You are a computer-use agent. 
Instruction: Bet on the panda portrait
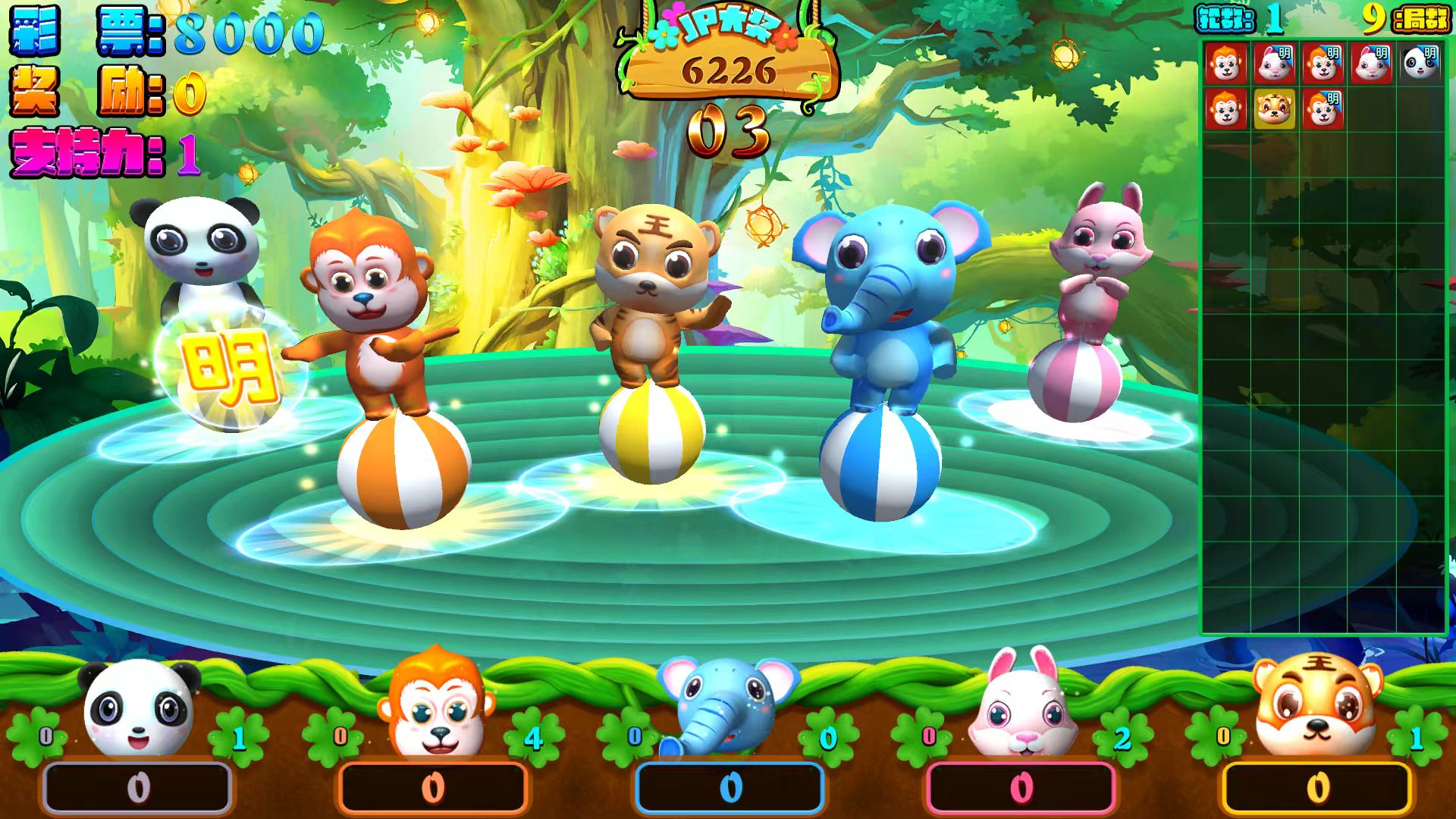point(140,708)
